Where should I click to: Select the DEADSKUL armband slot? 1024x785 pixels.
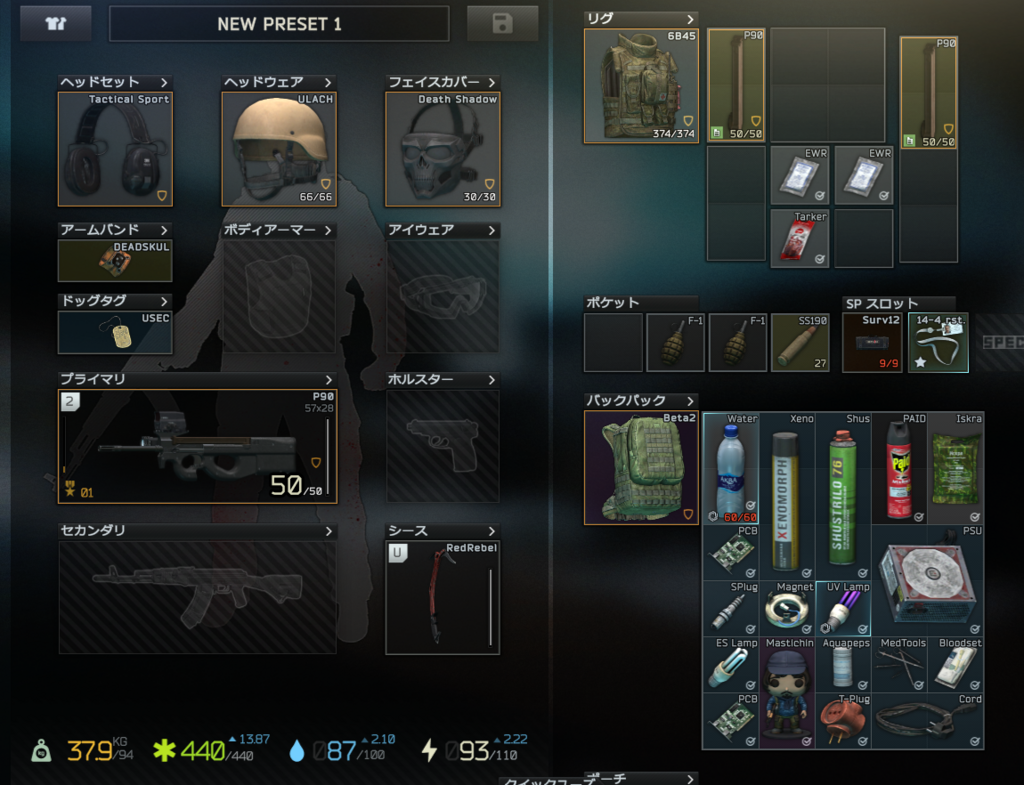[115, 261]
